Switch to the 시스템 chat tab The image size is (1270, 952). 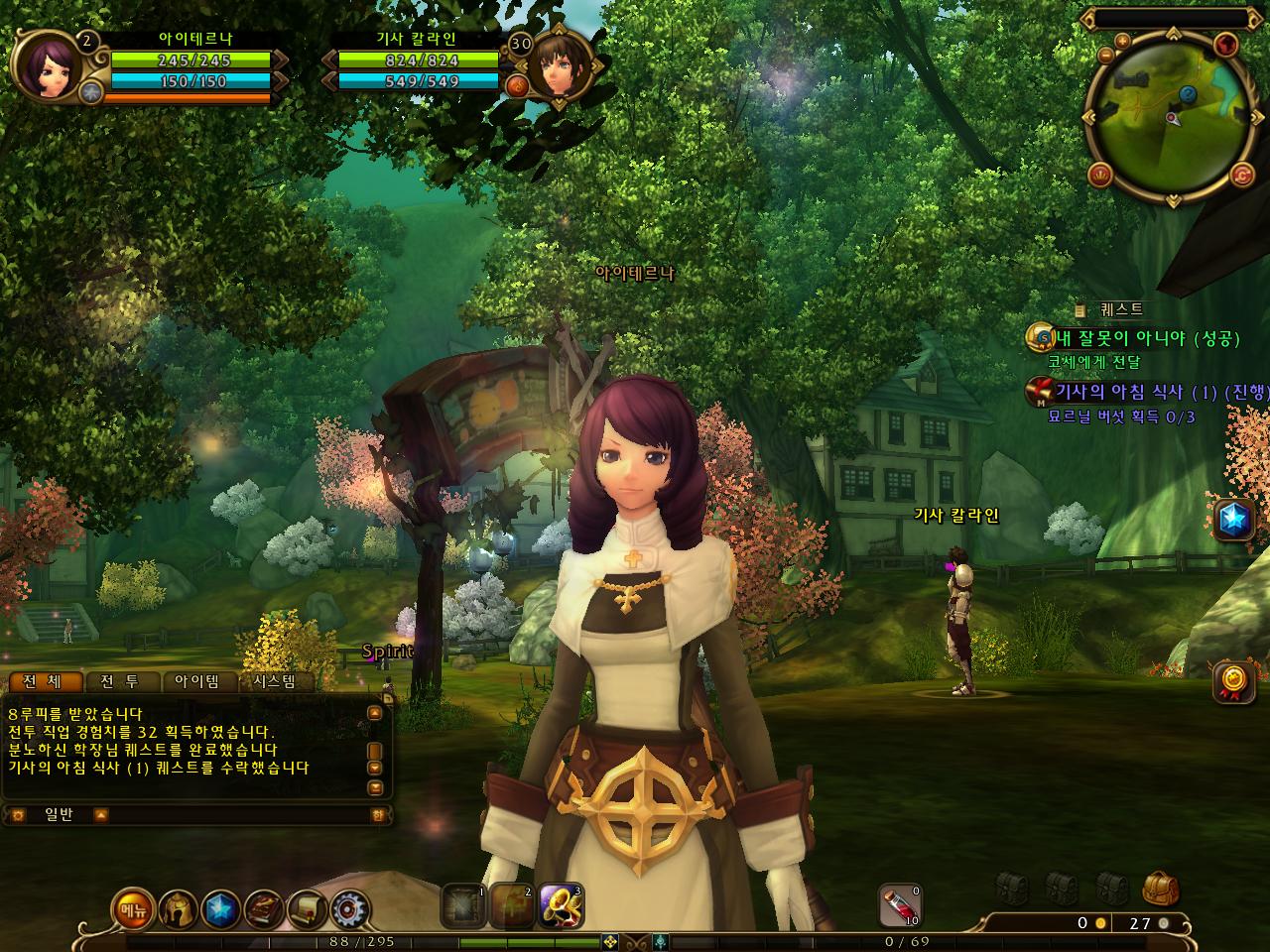coord(274,681)
